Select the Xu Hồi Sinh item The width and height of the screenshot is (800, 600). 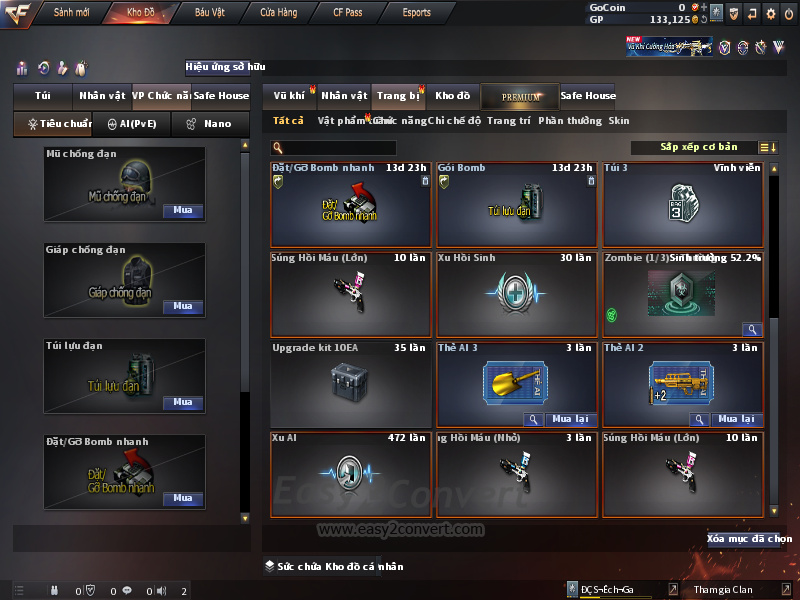pyautogui.click(x=516, y=294)
